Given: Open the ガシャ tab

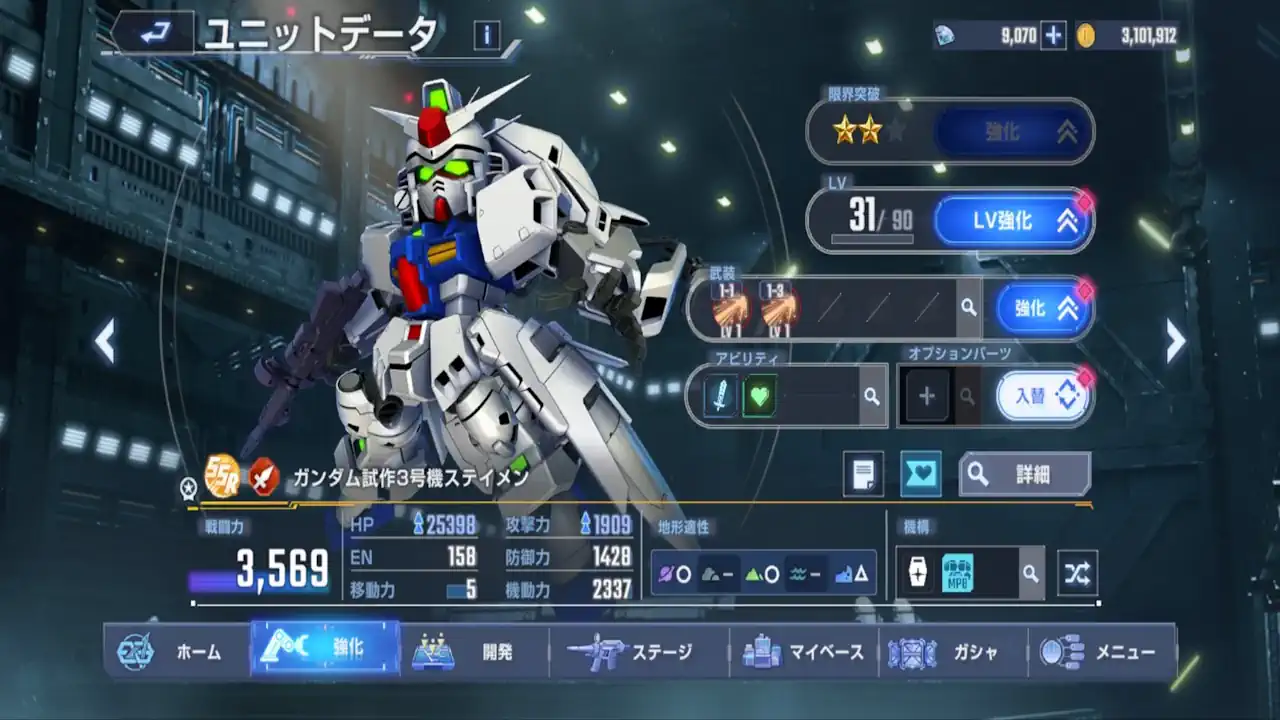Looking at the screenshot, I should coord(952,652).
